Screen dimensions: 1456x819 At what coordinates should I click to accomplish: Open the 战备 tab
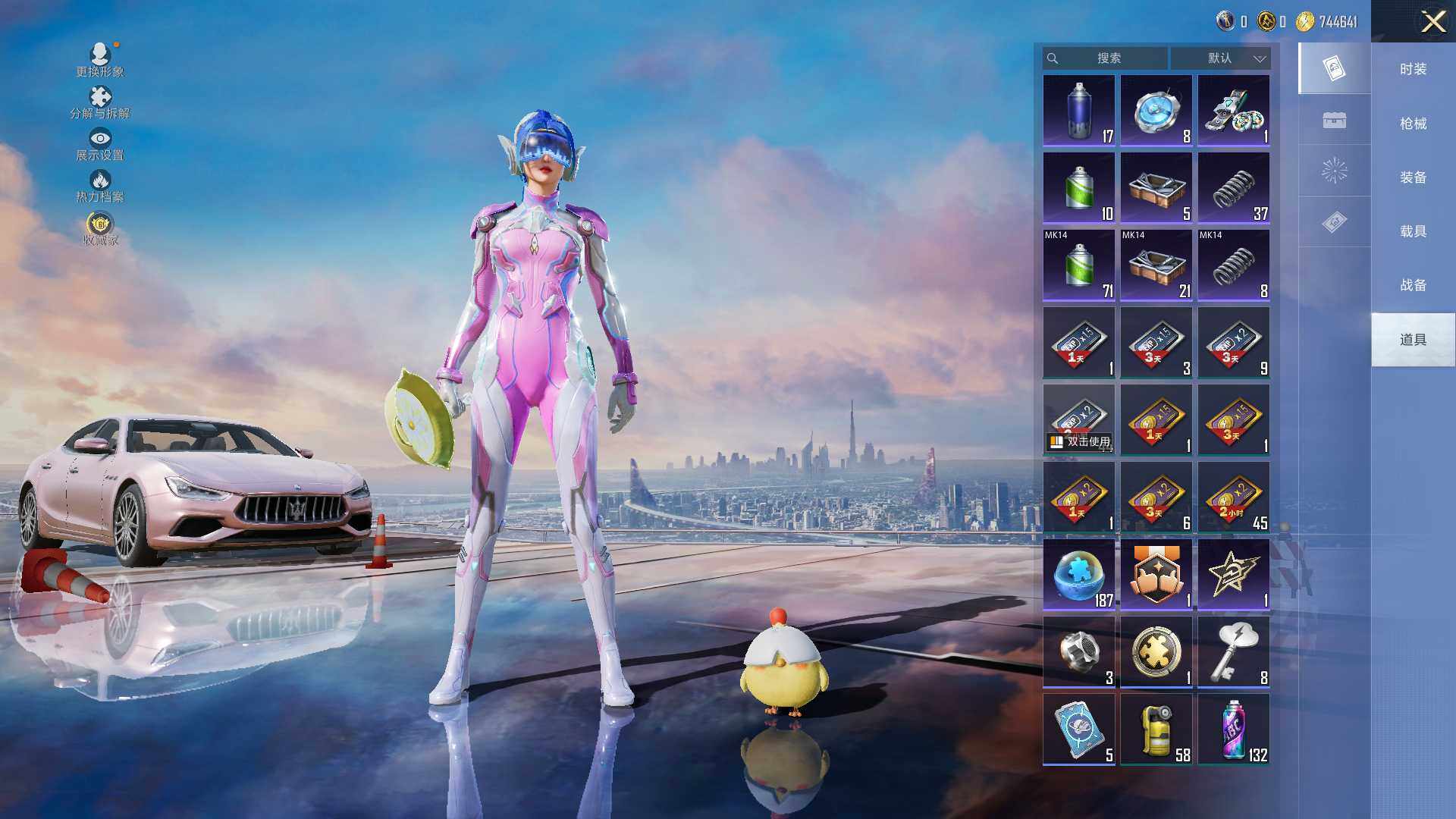[1413, 285]
